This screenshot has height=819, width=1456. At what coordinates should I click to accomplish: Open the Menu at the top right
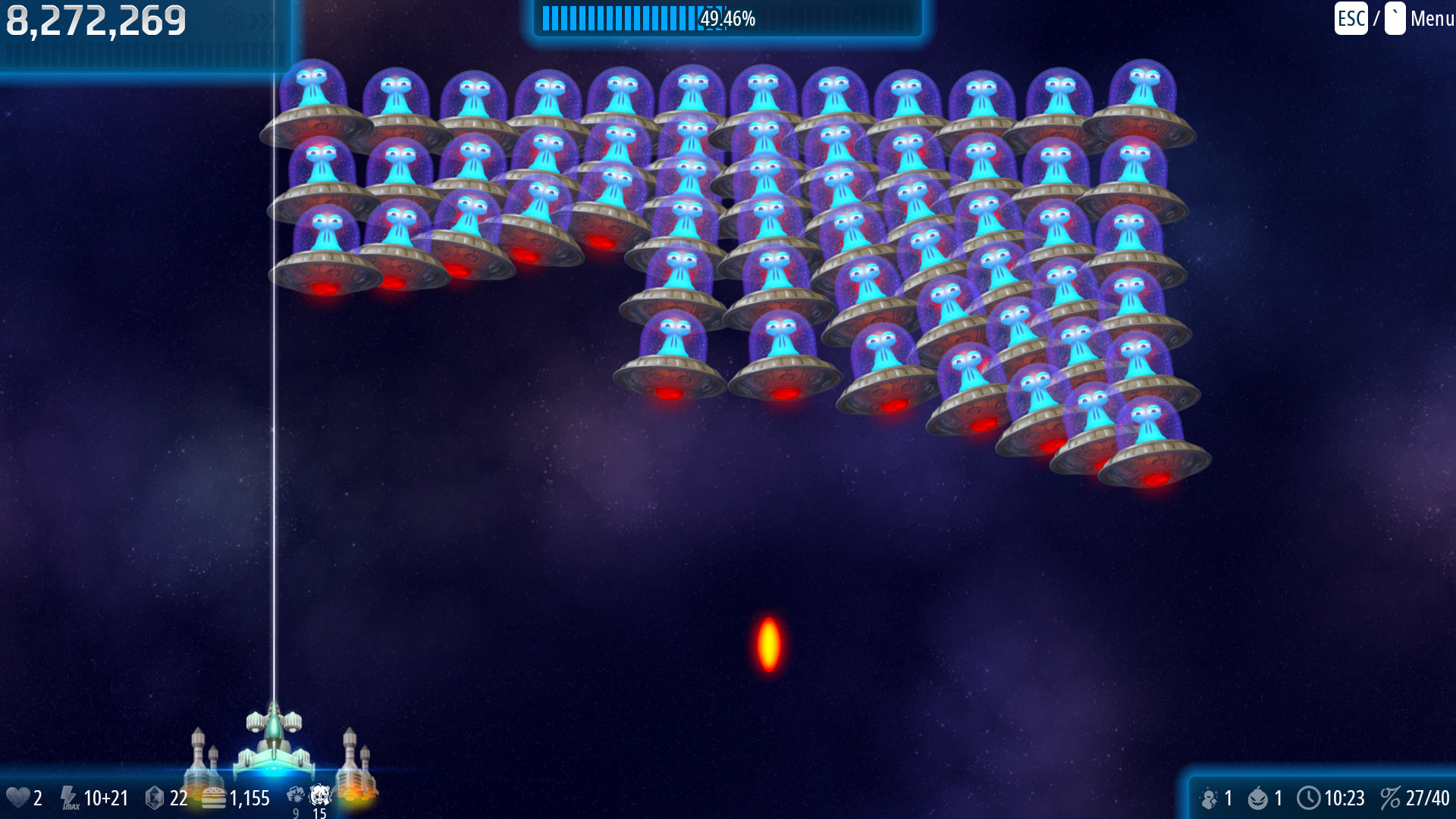(1430, 18)
